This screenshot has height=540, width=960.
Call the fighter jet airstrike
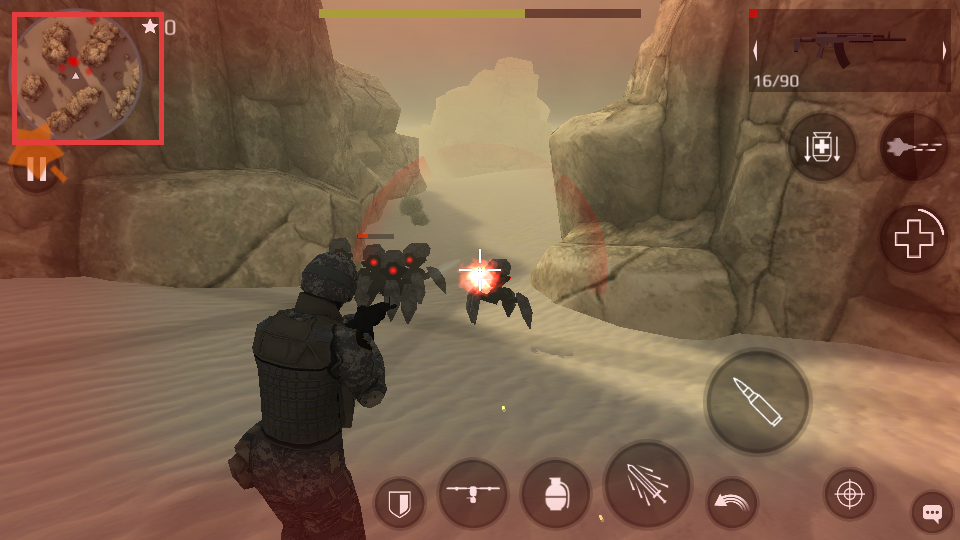pyautogui.click(x=914, y=147)
